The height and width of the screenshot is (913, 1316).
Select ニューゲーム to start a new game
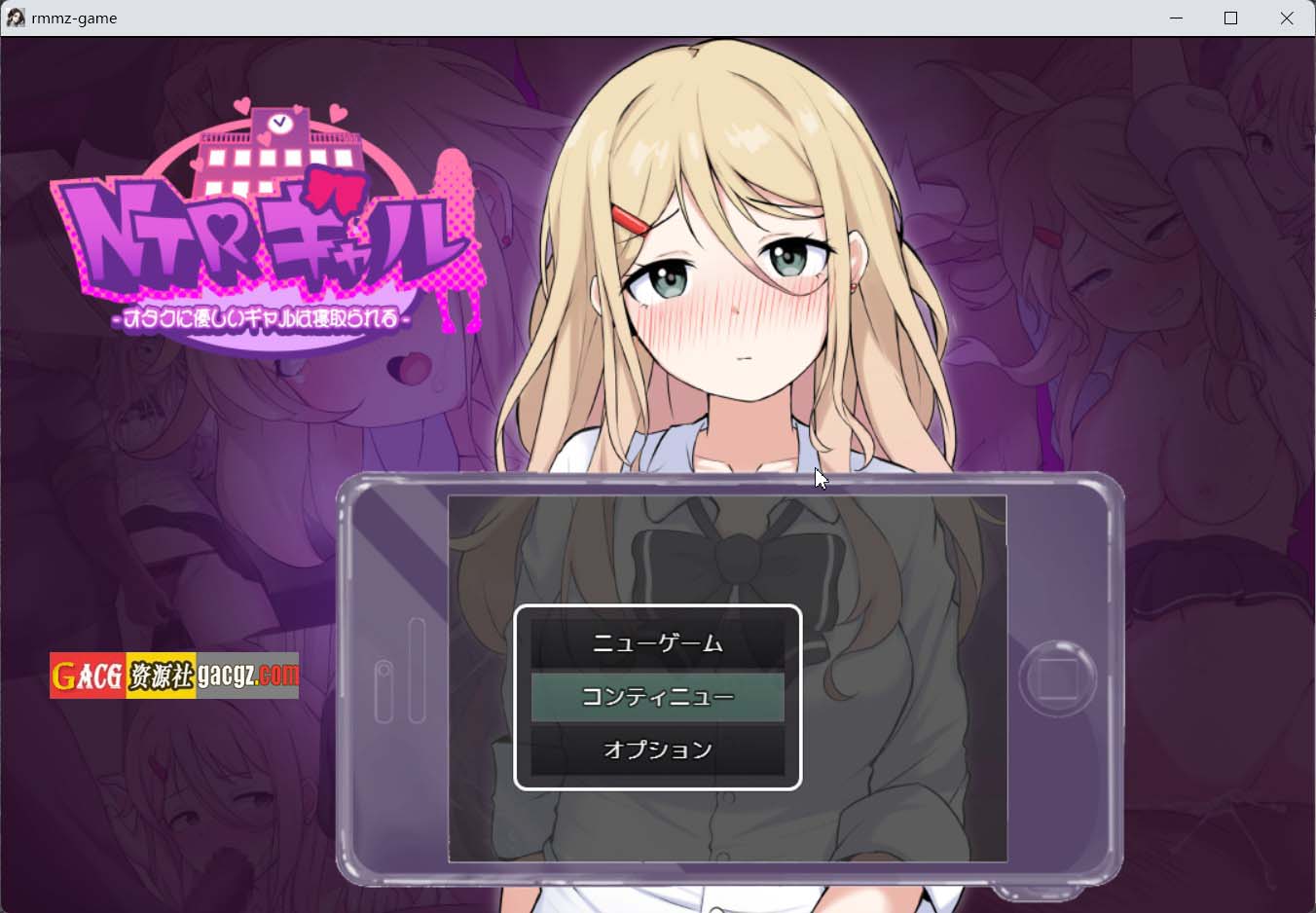pos(660,643)
